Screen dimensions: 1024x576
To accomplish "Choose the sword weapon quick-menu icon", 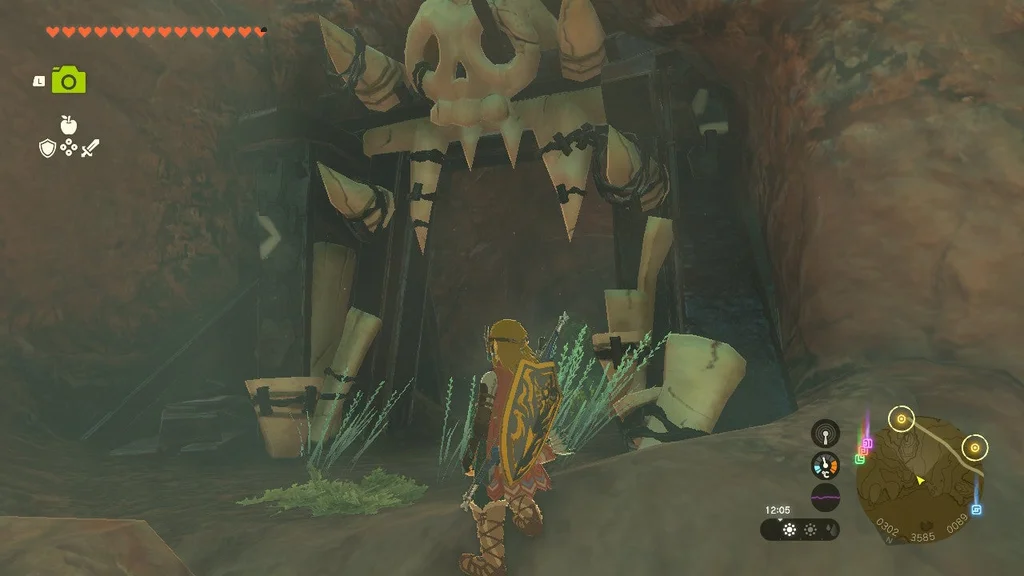I will click(x=91, y=149).
